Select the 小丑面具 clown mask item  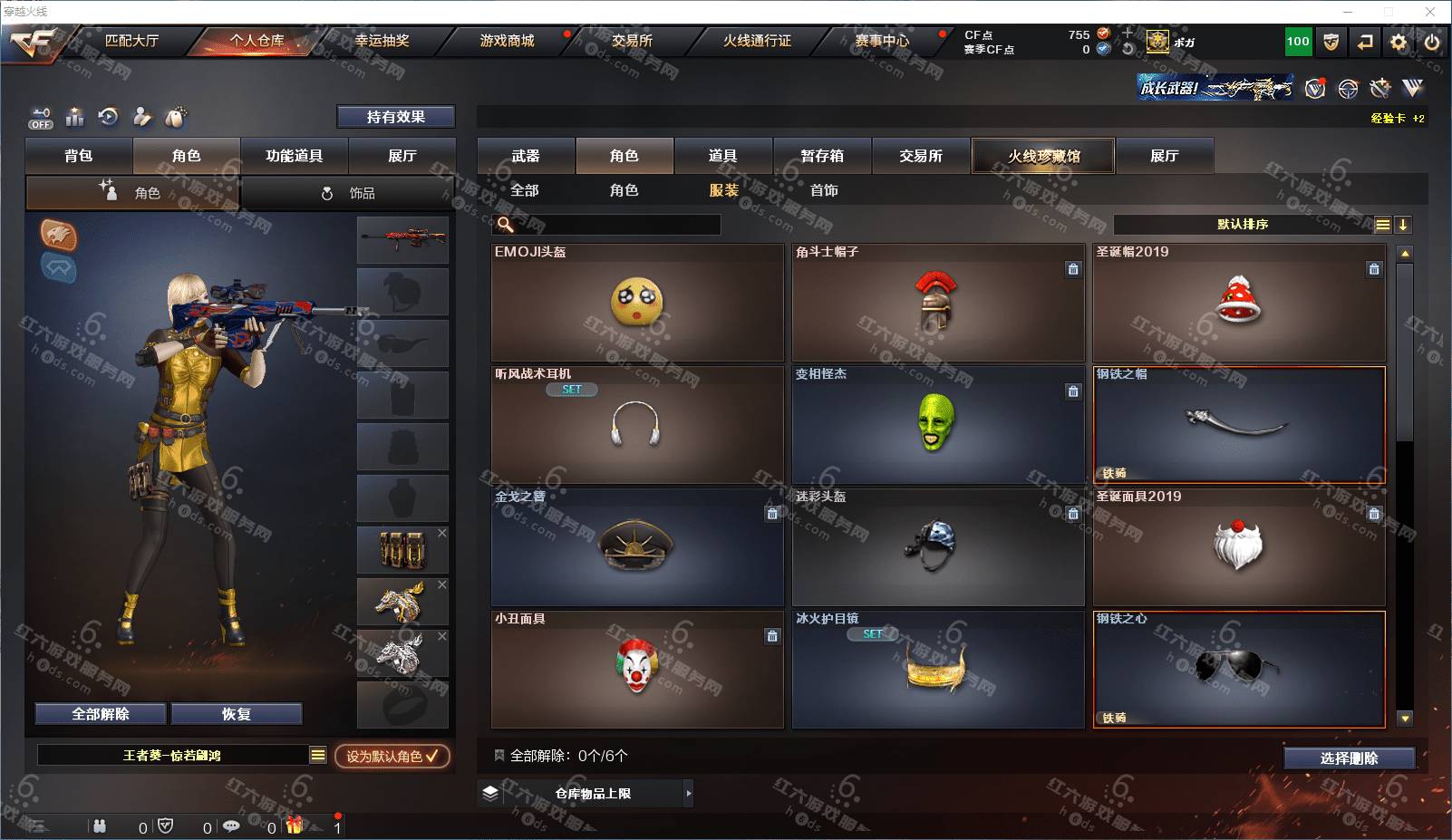point(637,670)
